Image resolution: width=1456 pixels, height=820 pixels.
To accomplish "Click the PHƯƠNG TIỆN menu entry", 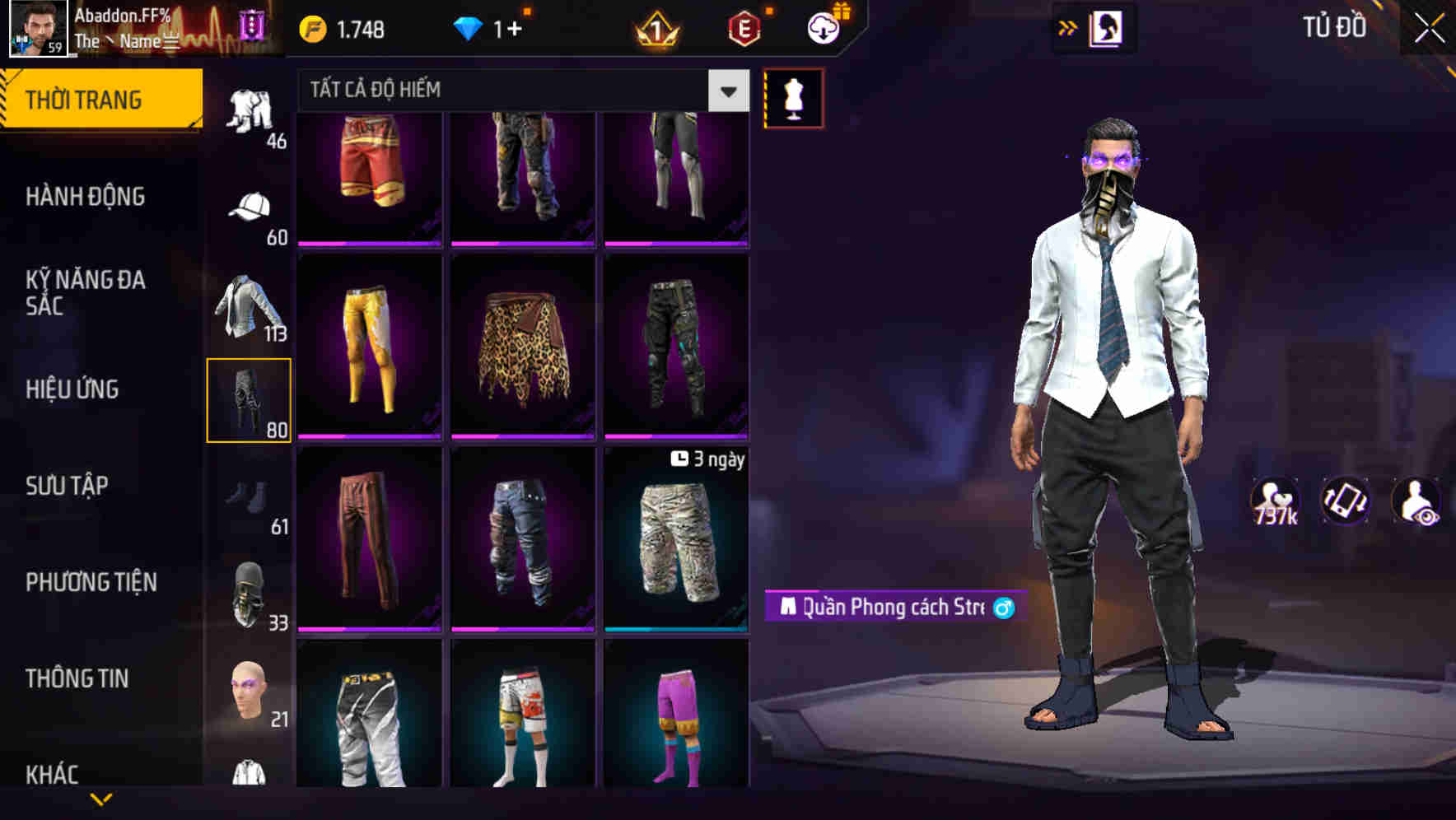I will [91, 581].
